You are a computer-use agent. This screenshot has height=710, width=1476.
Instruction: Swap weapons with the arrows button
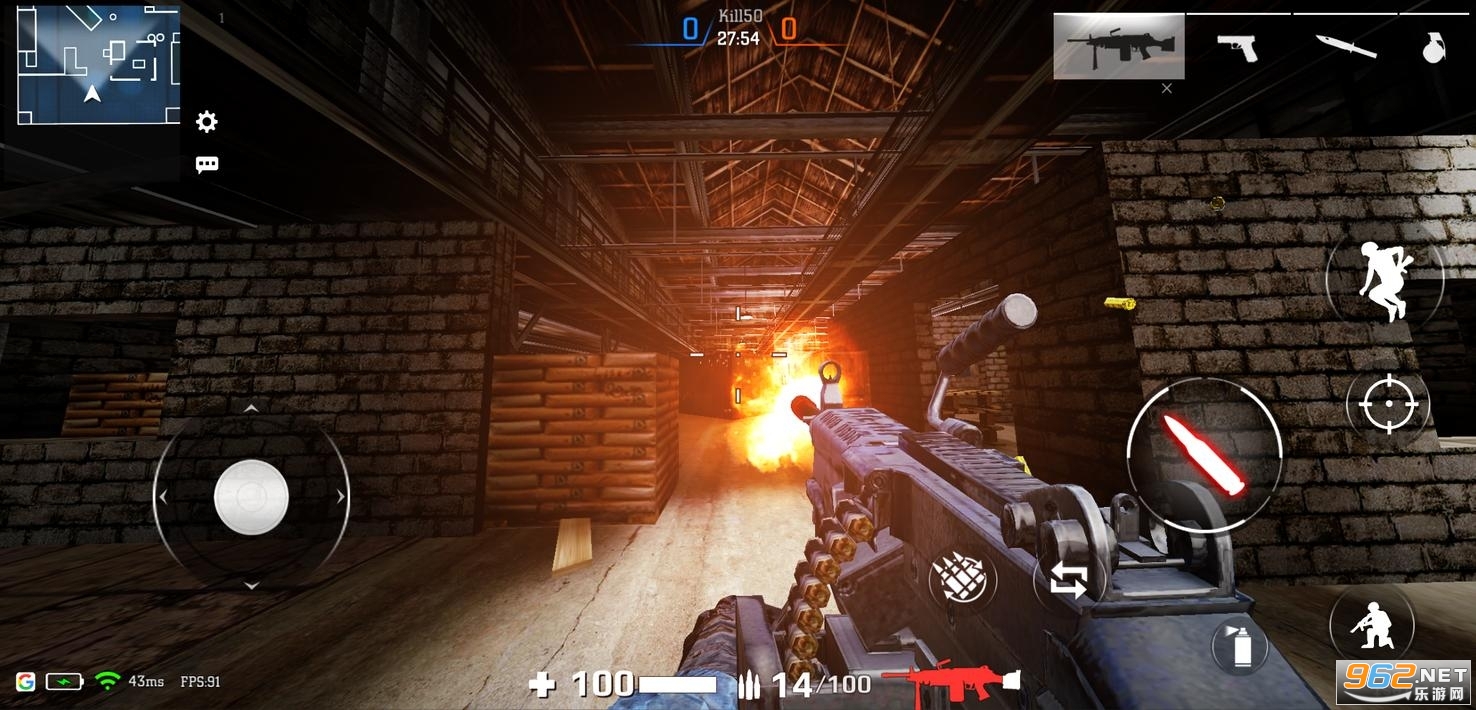tap(1068, 580)
